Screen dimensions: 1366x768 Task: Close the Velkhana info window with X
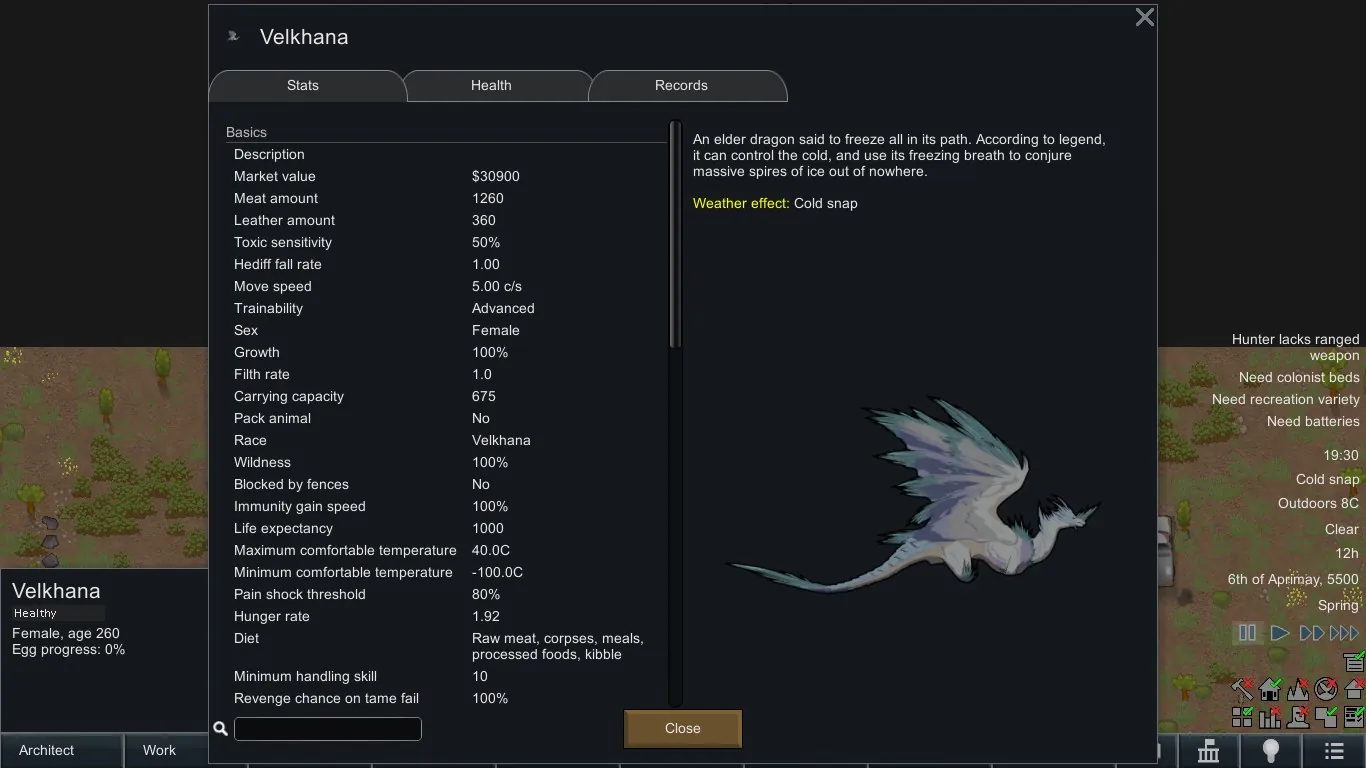pyautogui.click(x=1145, y=17)
